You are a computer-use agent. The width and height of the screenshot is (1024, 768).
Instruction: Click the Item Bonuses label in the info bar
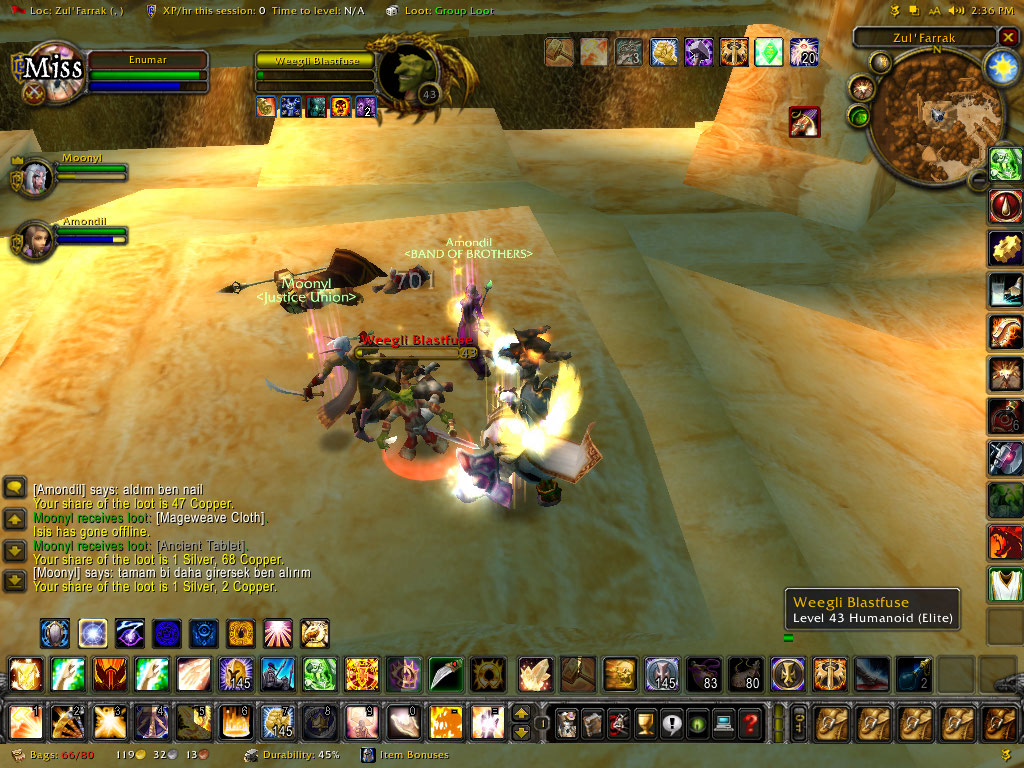(x=414, y=755)
